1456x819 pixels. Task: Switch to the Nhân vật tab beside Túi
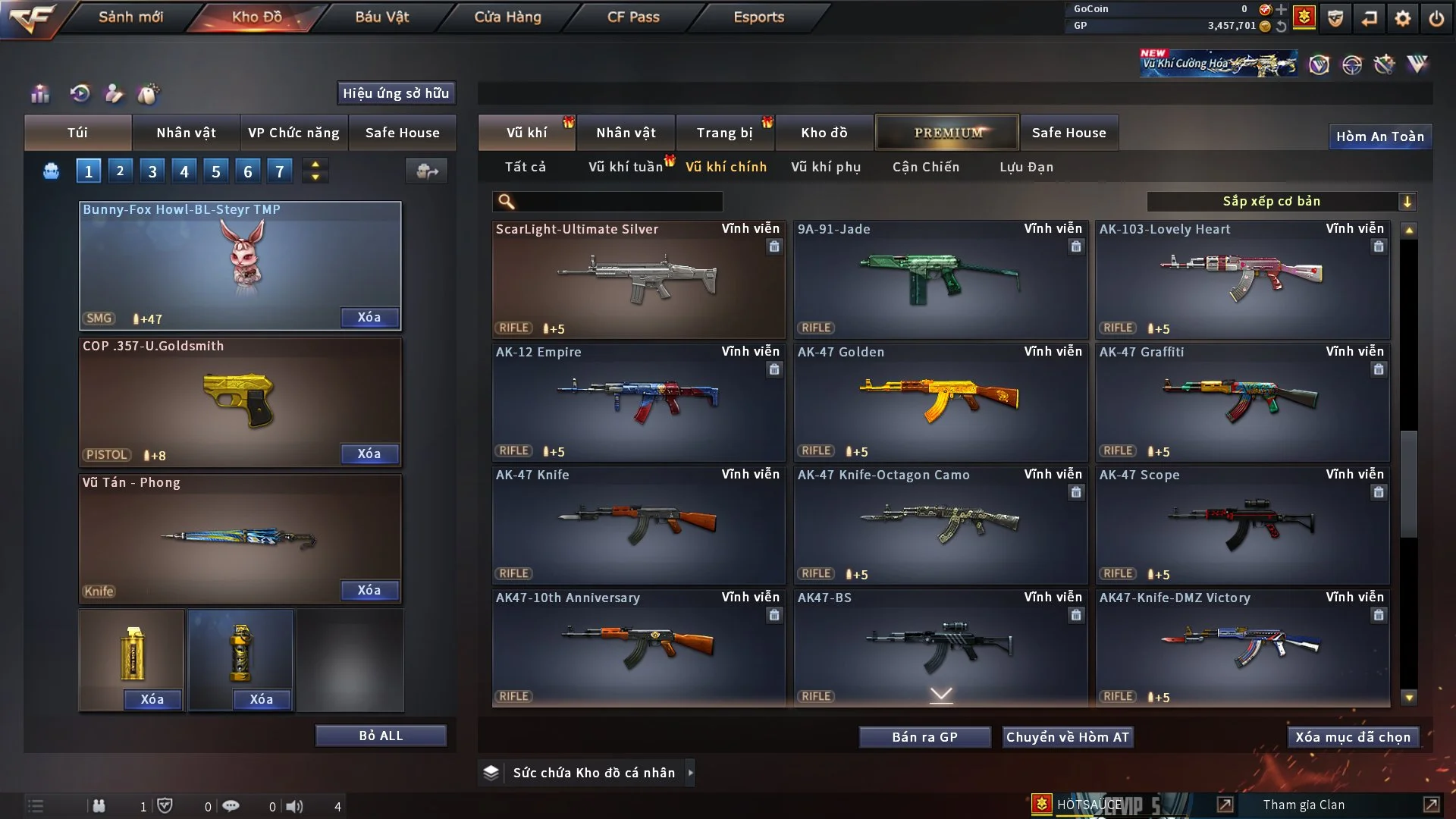click(x=186, y=133)
